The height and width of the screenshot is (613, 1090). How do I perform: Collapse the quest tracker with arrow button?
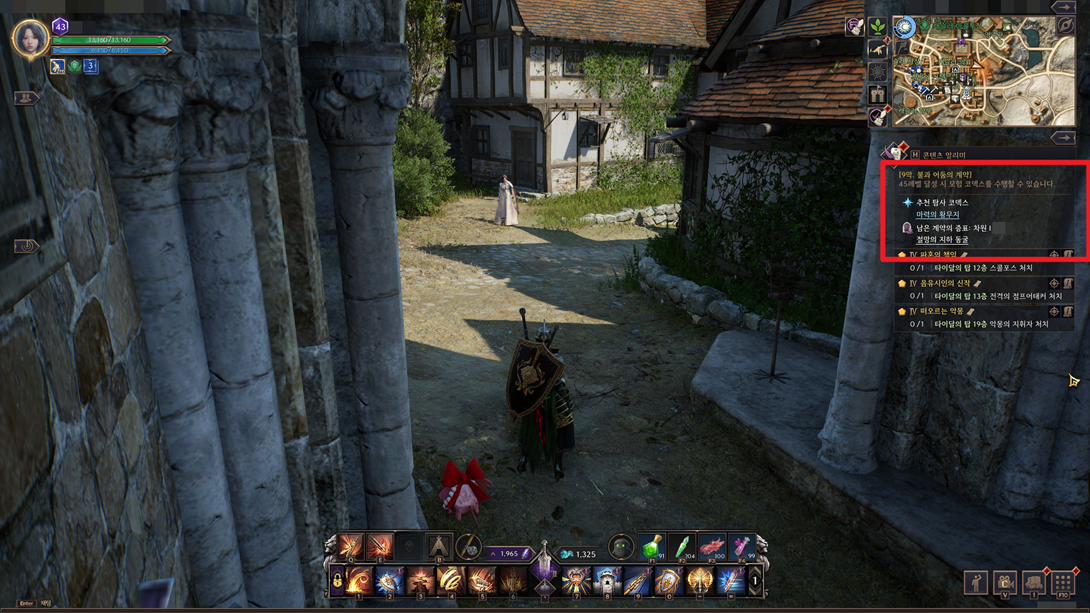(x=1062, y=138)
